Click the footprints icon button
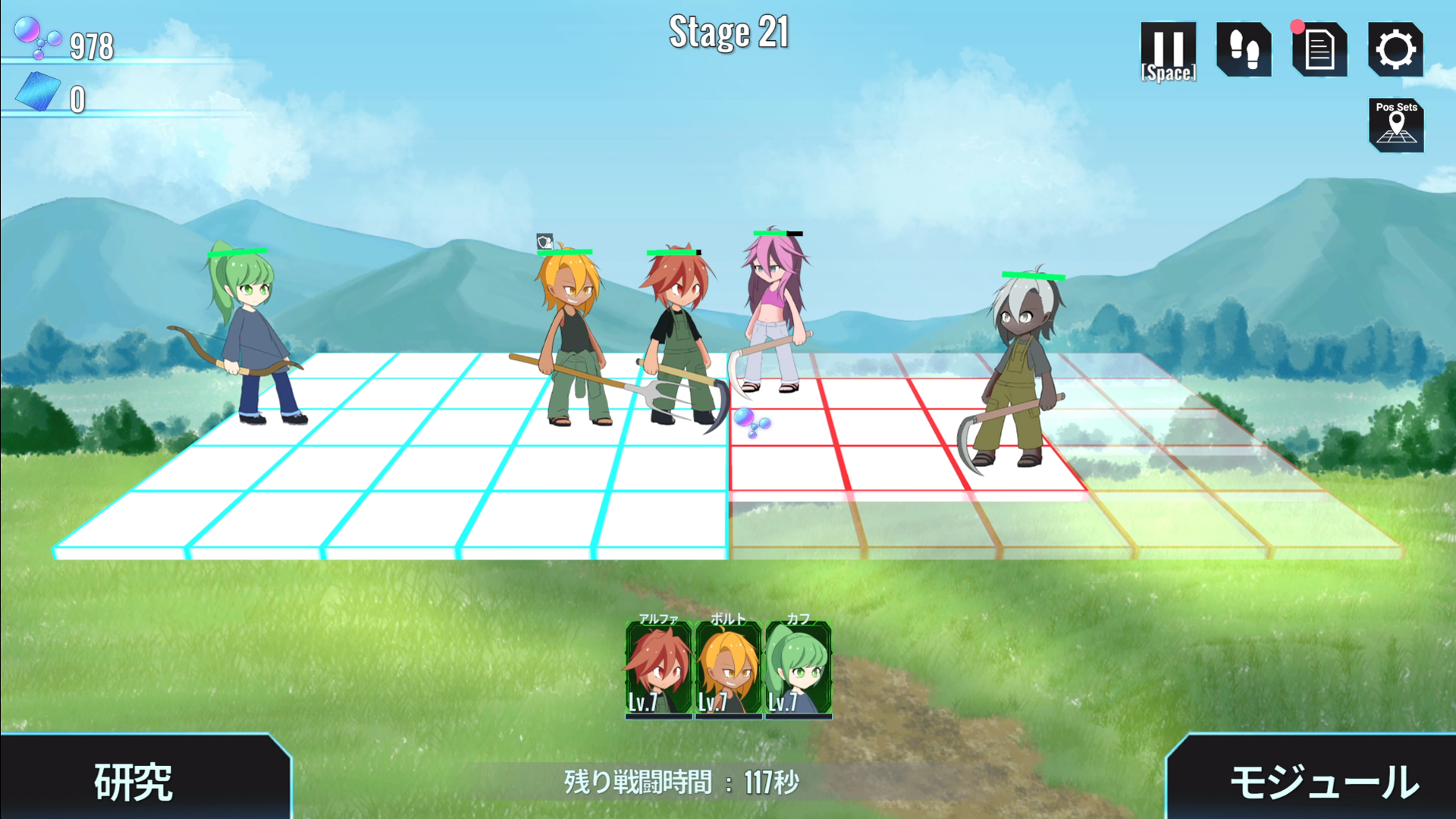The height and width of the screenshot is (819, 1456). point(1244,50)
